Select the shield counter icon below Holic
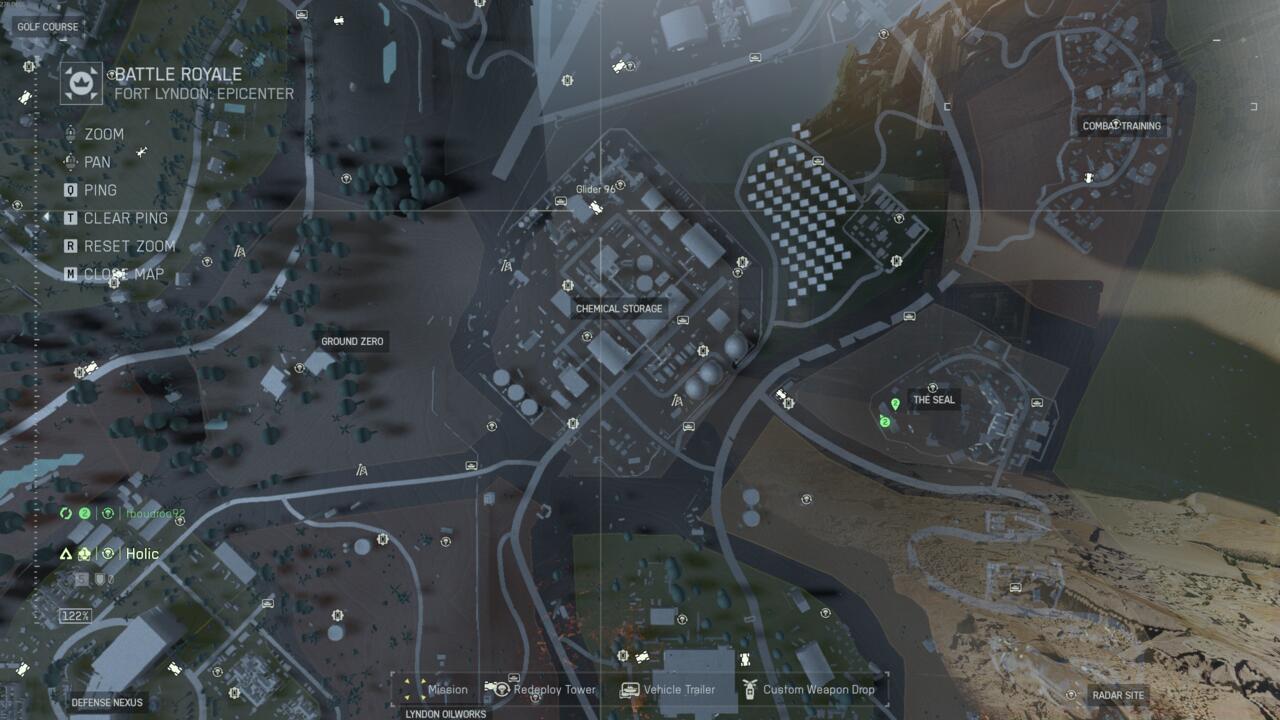Image resolution: width=1280 pixels, height=720 pixels. (x=99, y=578)
